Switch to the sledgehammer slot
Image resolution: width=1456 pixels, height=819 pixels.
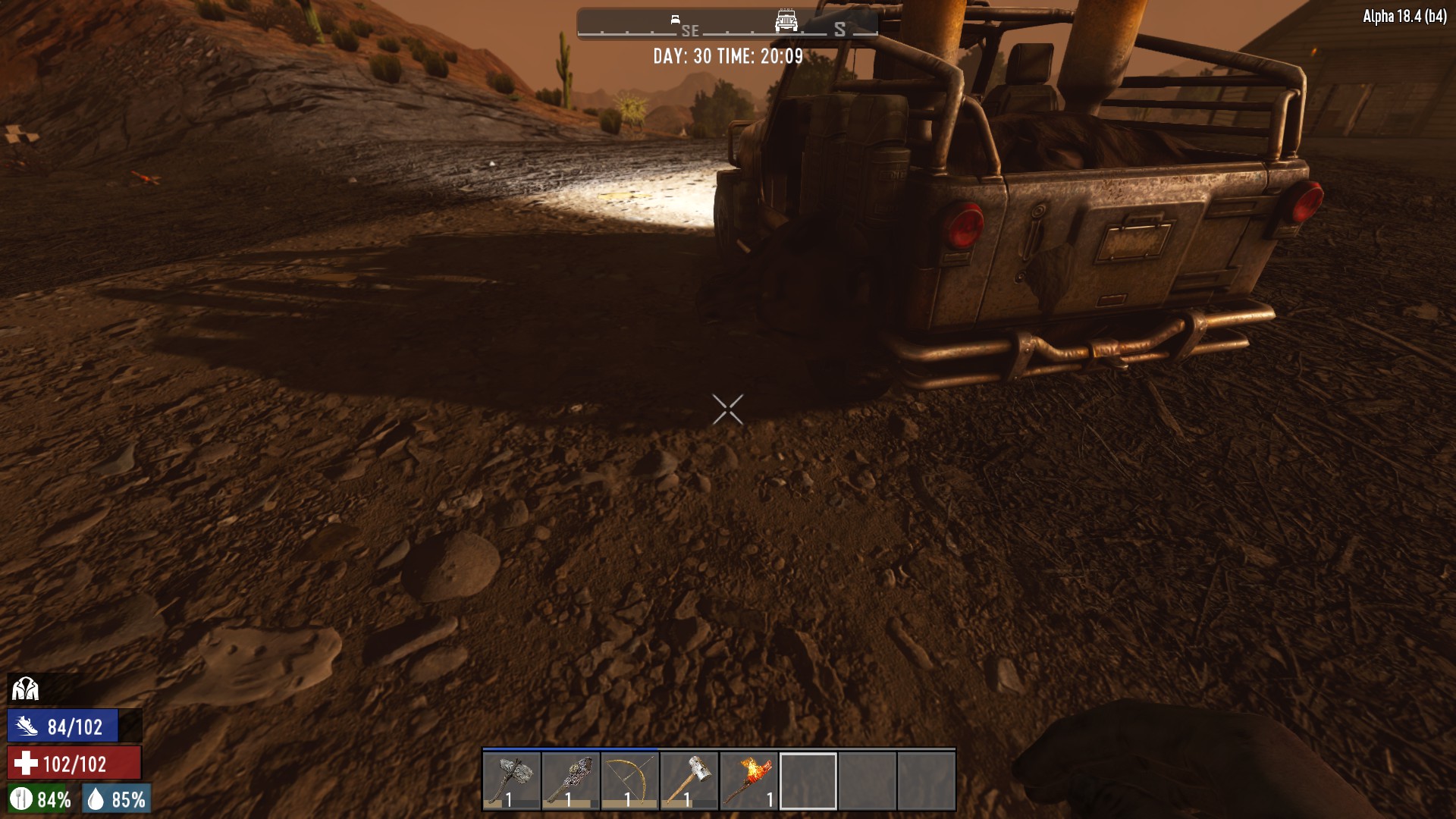(689, 780)
